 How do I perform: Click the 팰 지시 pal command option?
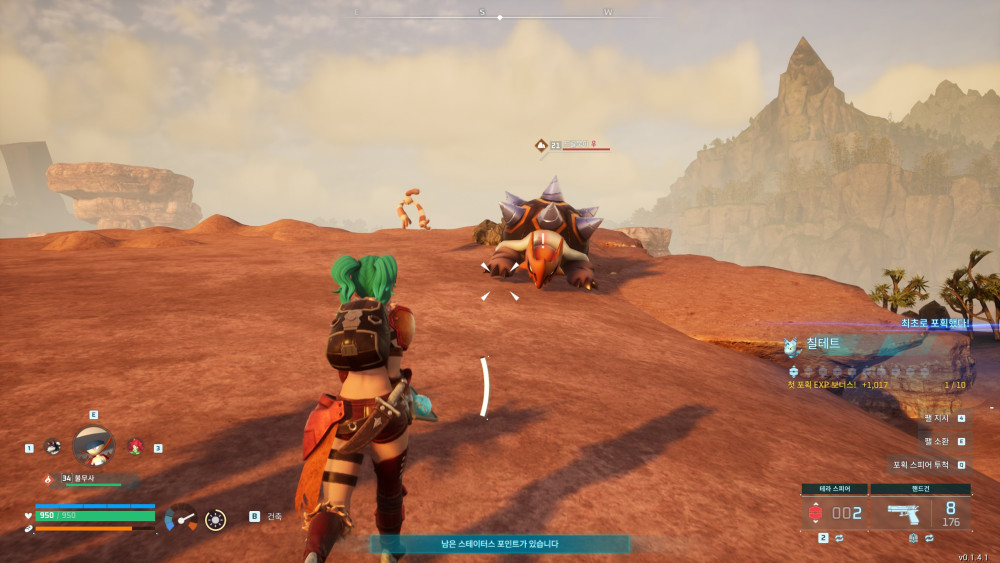click(943, 418)
